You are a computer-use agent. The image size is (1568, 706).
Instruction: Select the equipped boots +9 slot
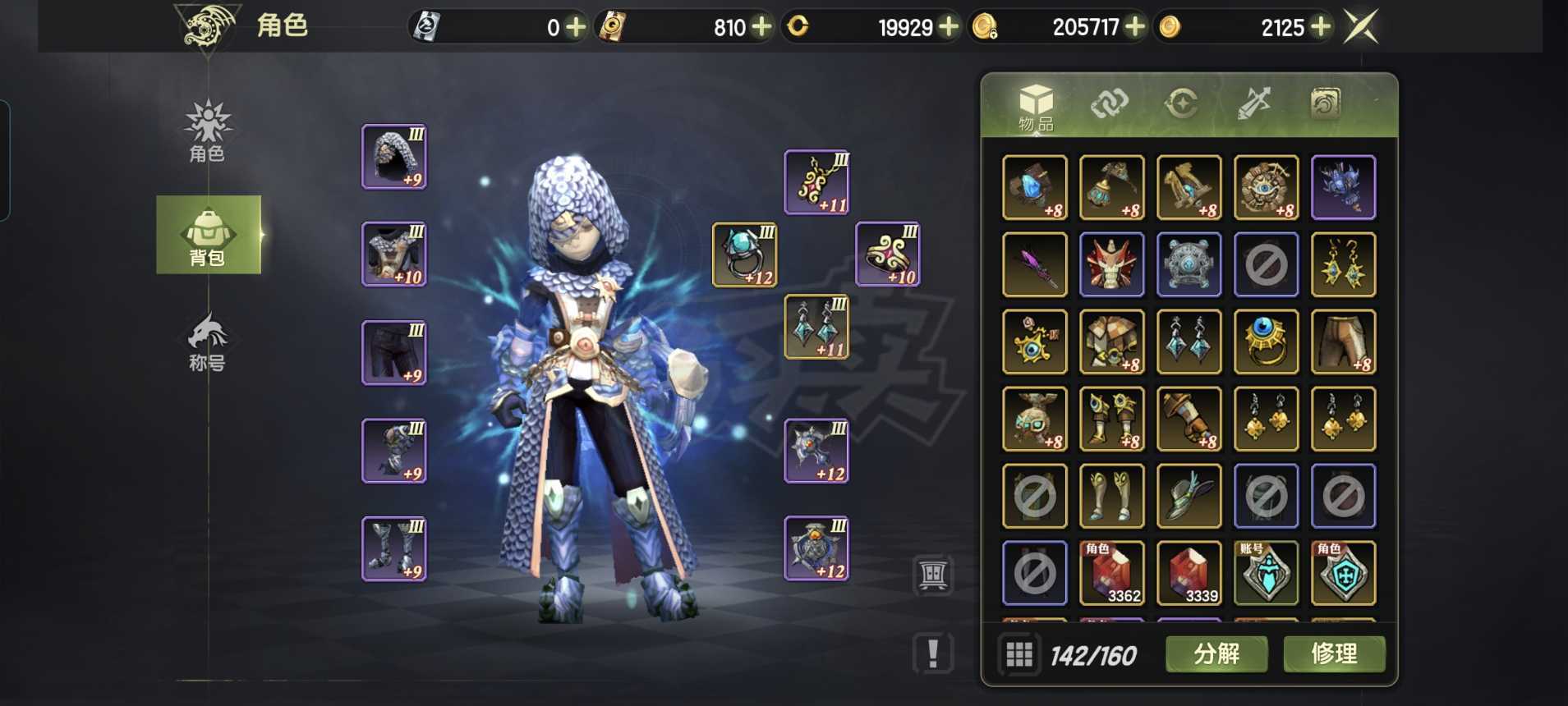[394, 548]
